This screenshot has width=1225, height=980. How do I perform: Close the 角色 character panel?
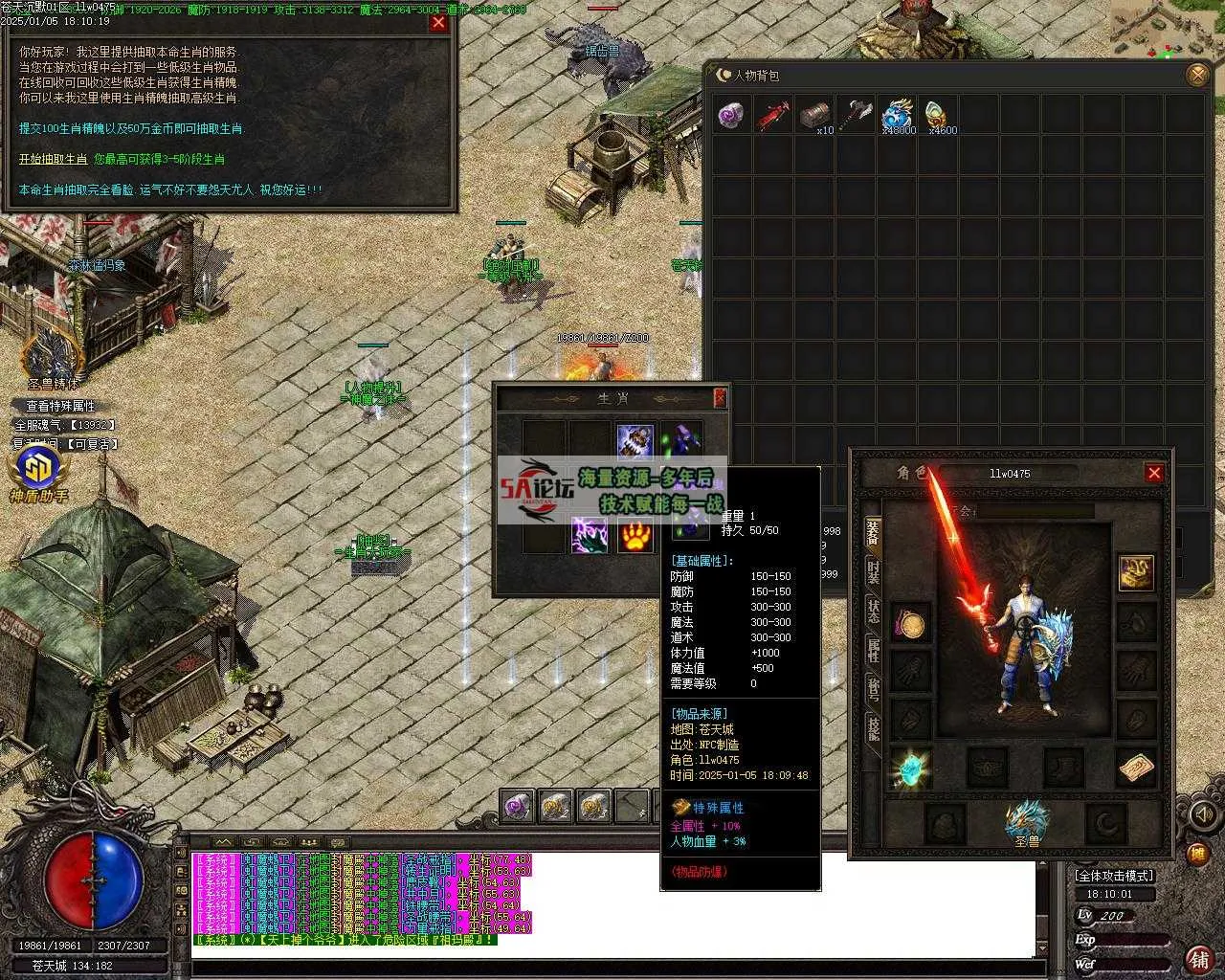pyautogui.click(x=1154, y=473)
